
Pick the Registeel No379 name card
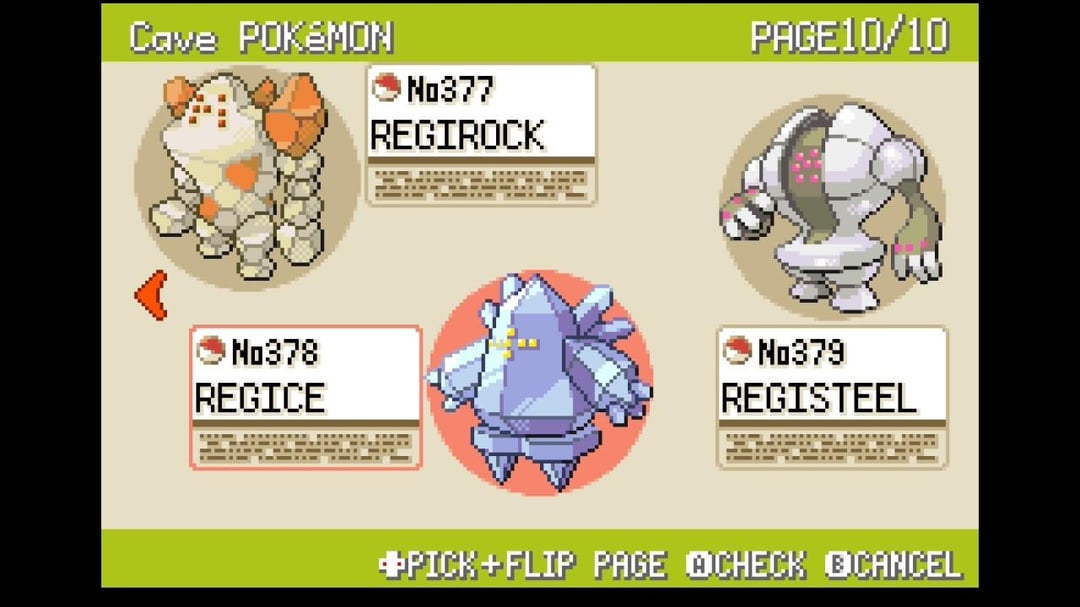(x=832, y=397)
